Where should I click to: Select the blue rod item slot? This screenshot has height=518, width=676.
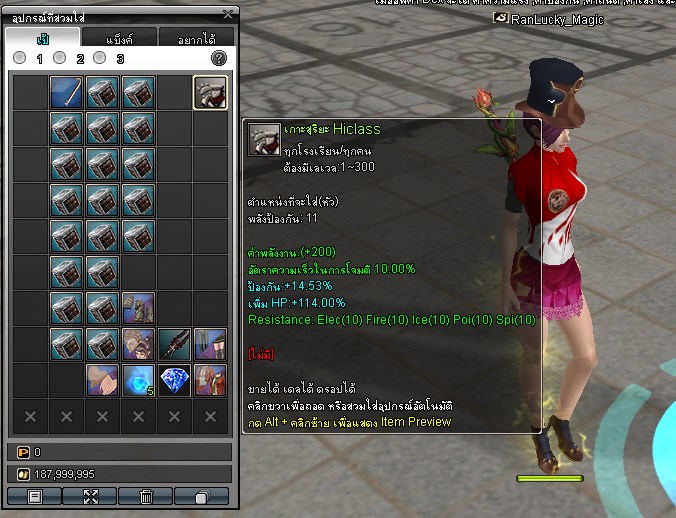point(66,93)
